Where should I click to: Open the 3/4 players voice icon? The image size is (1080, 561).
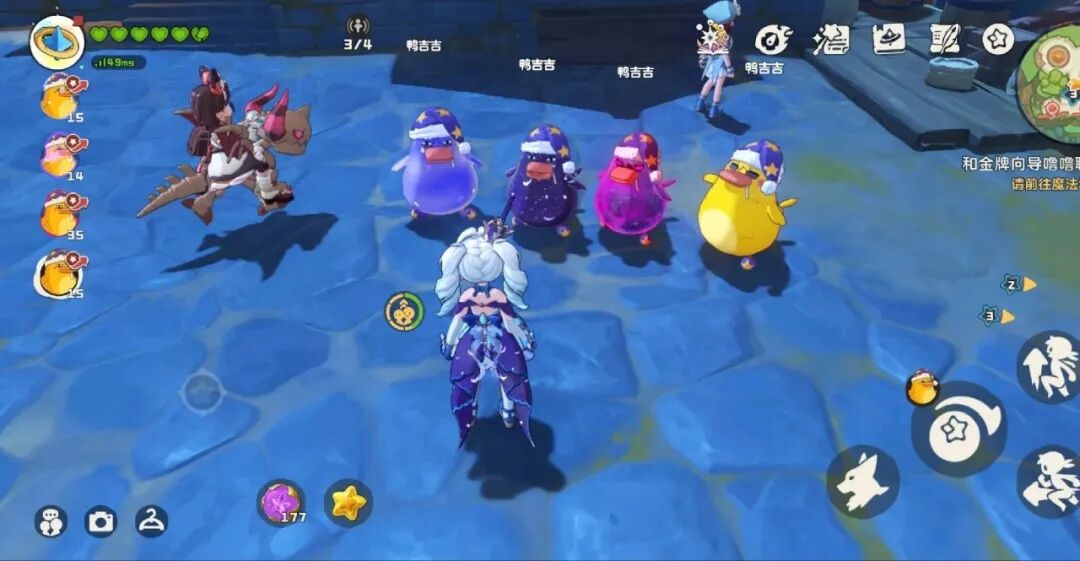click(357, 27)
